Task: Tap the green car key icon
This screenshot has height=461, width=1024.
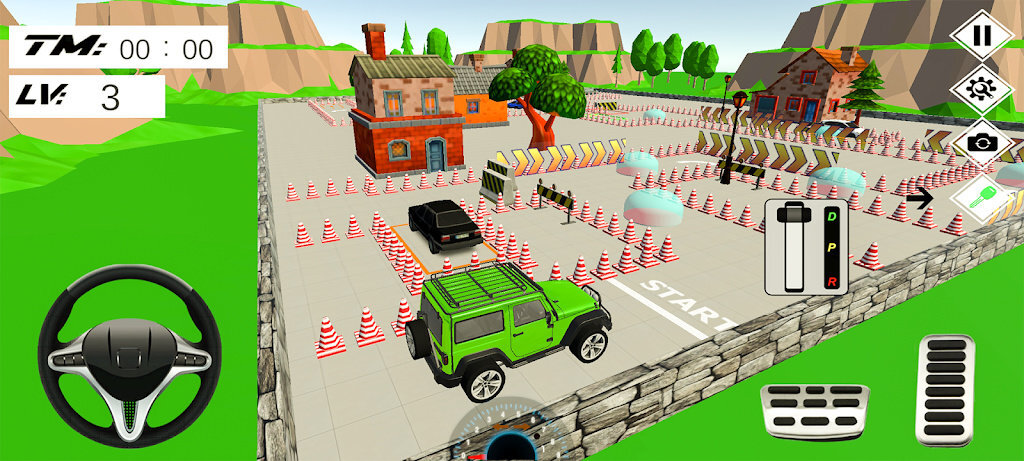Action: (980, 197)
